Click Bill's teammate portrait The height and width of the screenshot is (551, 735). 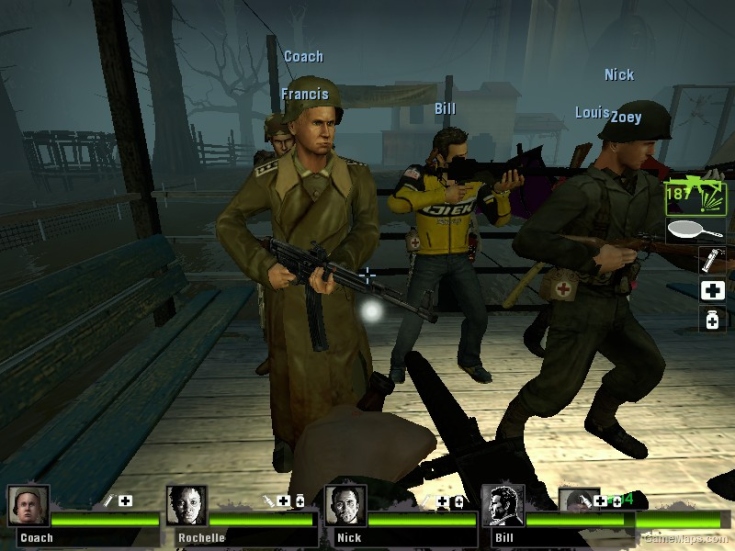502,506
